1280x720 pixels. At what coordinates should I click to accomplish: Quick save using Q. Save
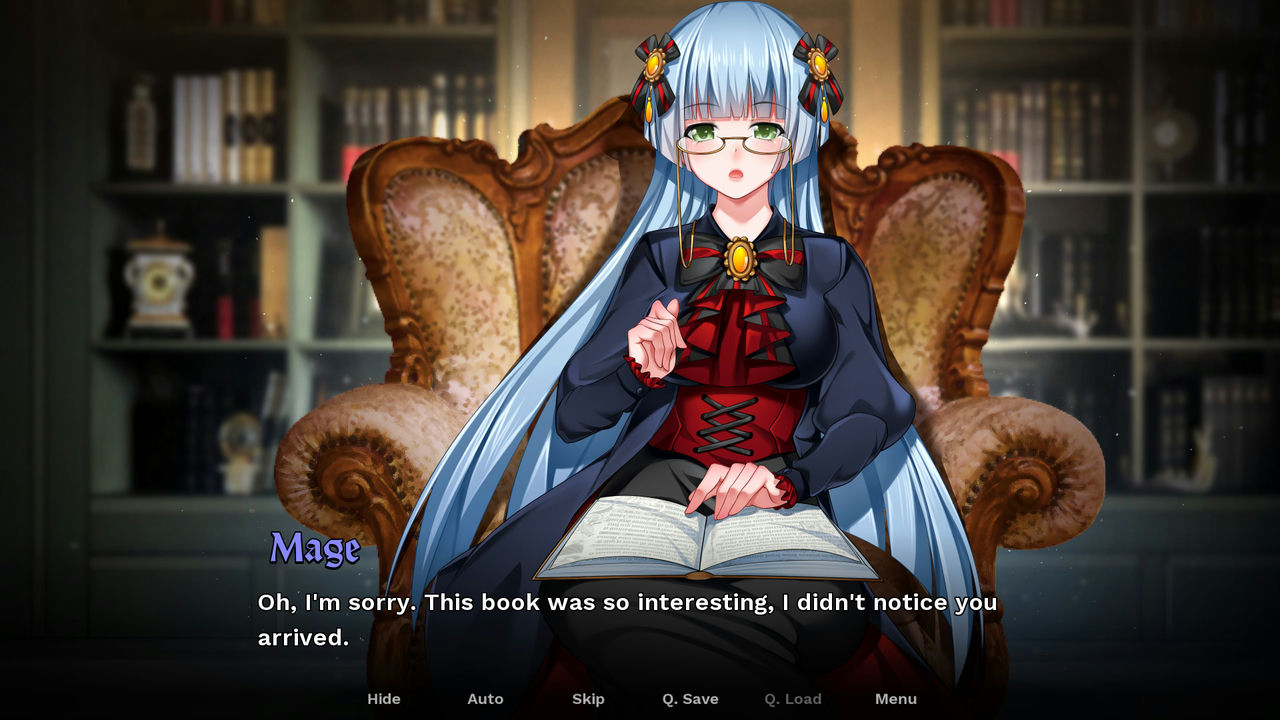690,699
